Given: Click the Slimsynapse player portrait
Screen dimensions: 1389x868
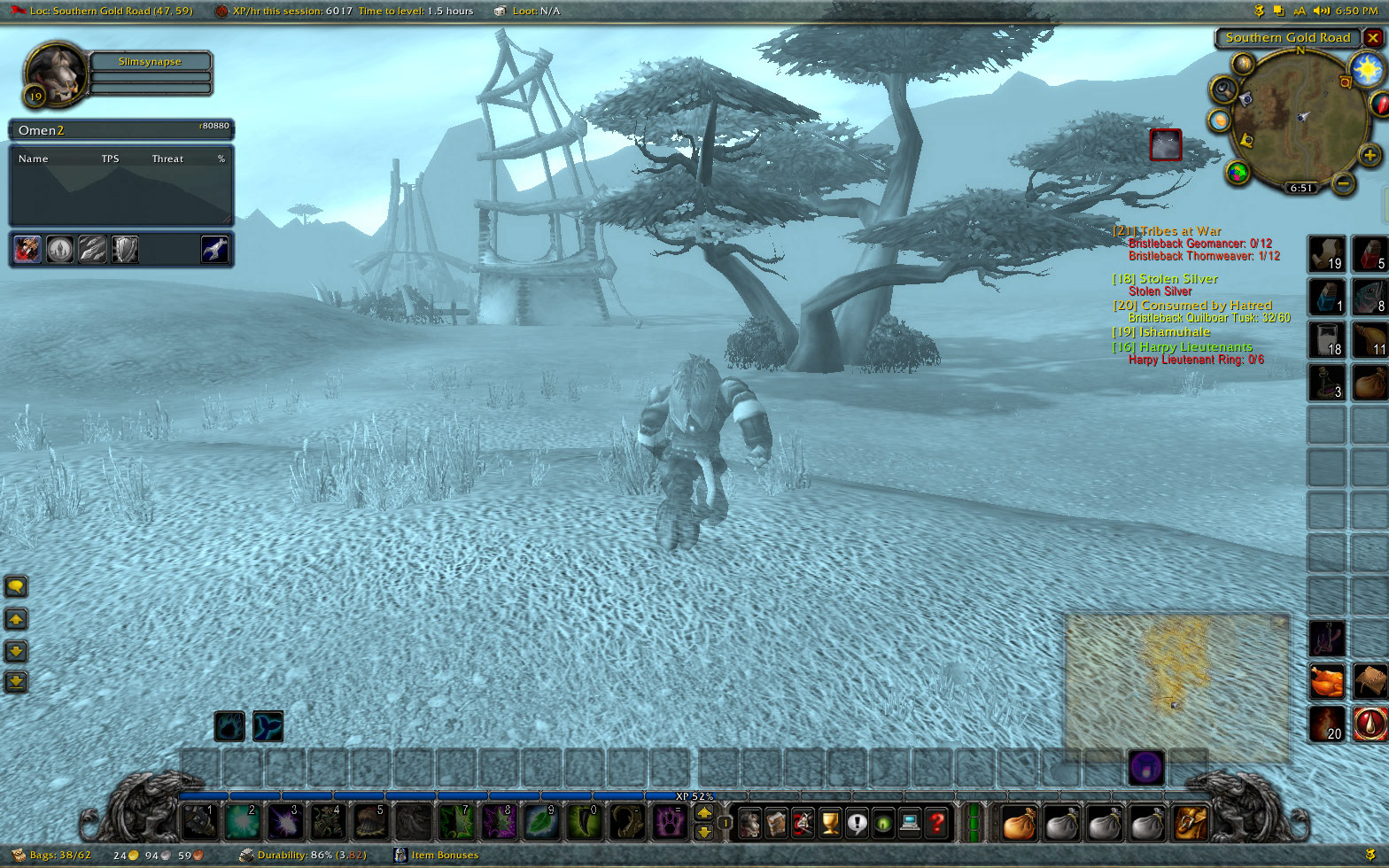Looking at the screenshot, I should point(55,73).
